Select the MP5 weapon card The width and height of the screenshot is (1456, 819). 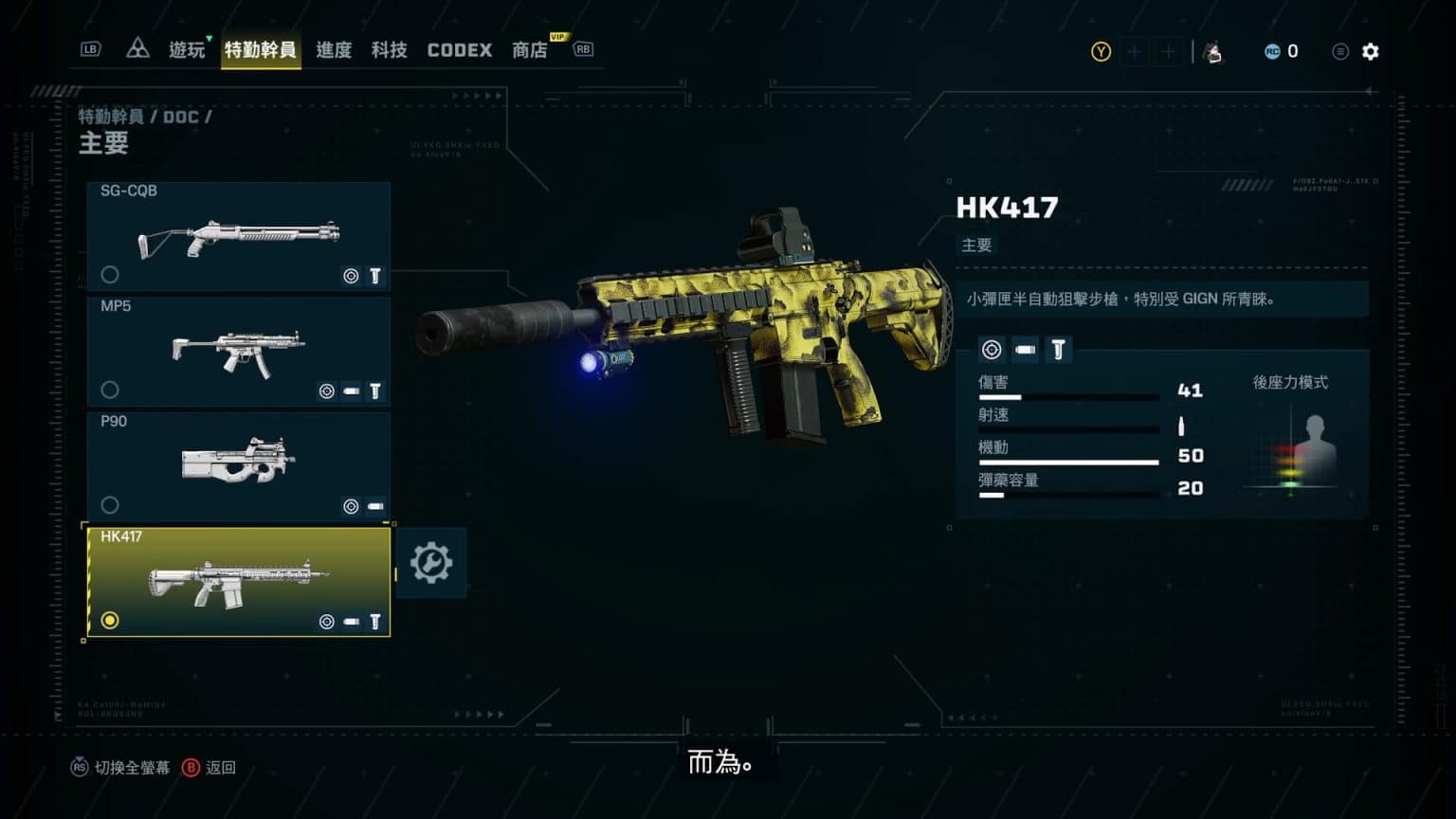coord(238,351)
